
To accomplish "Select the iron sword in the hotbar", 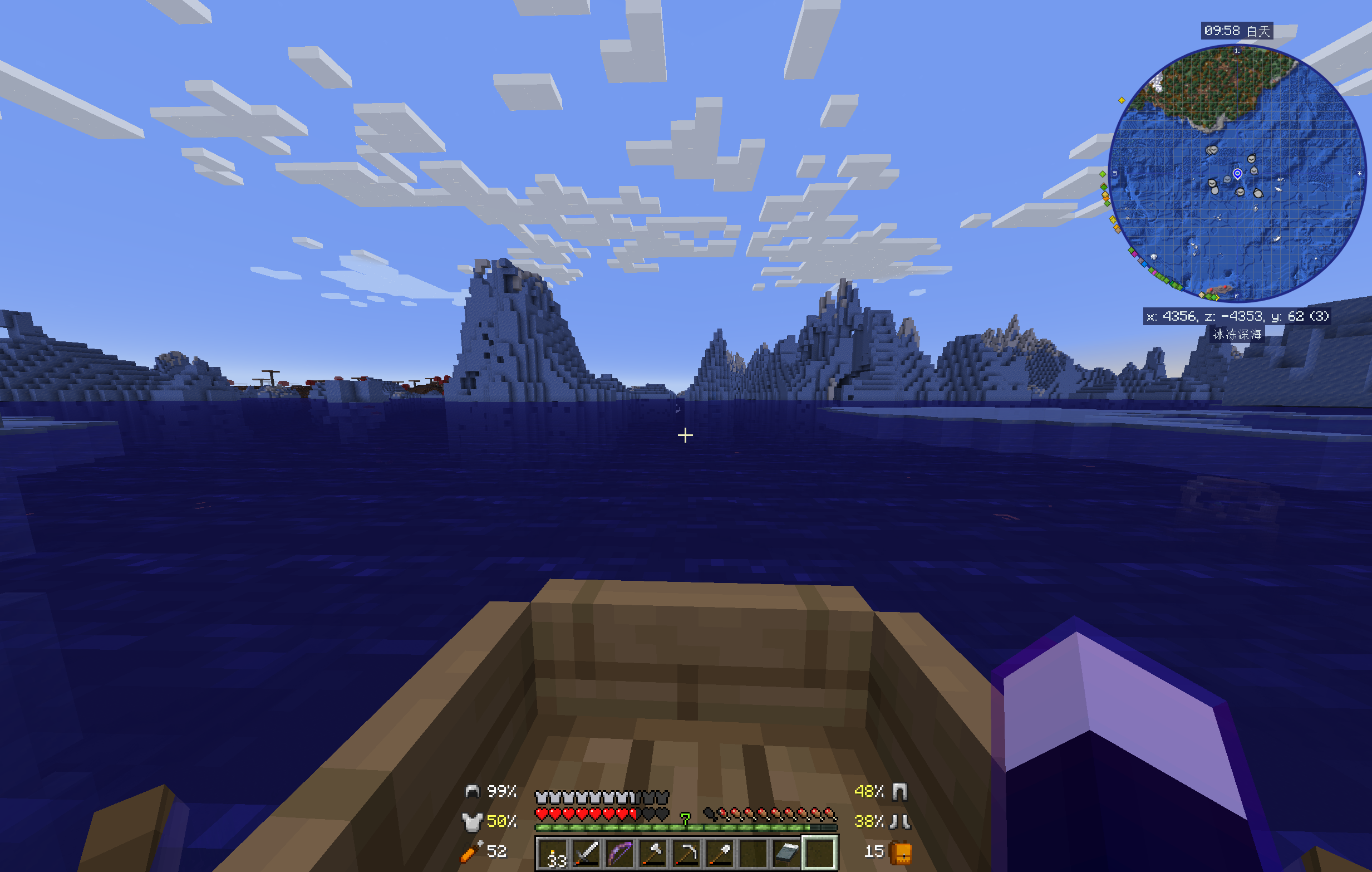I will pos(587,852).
